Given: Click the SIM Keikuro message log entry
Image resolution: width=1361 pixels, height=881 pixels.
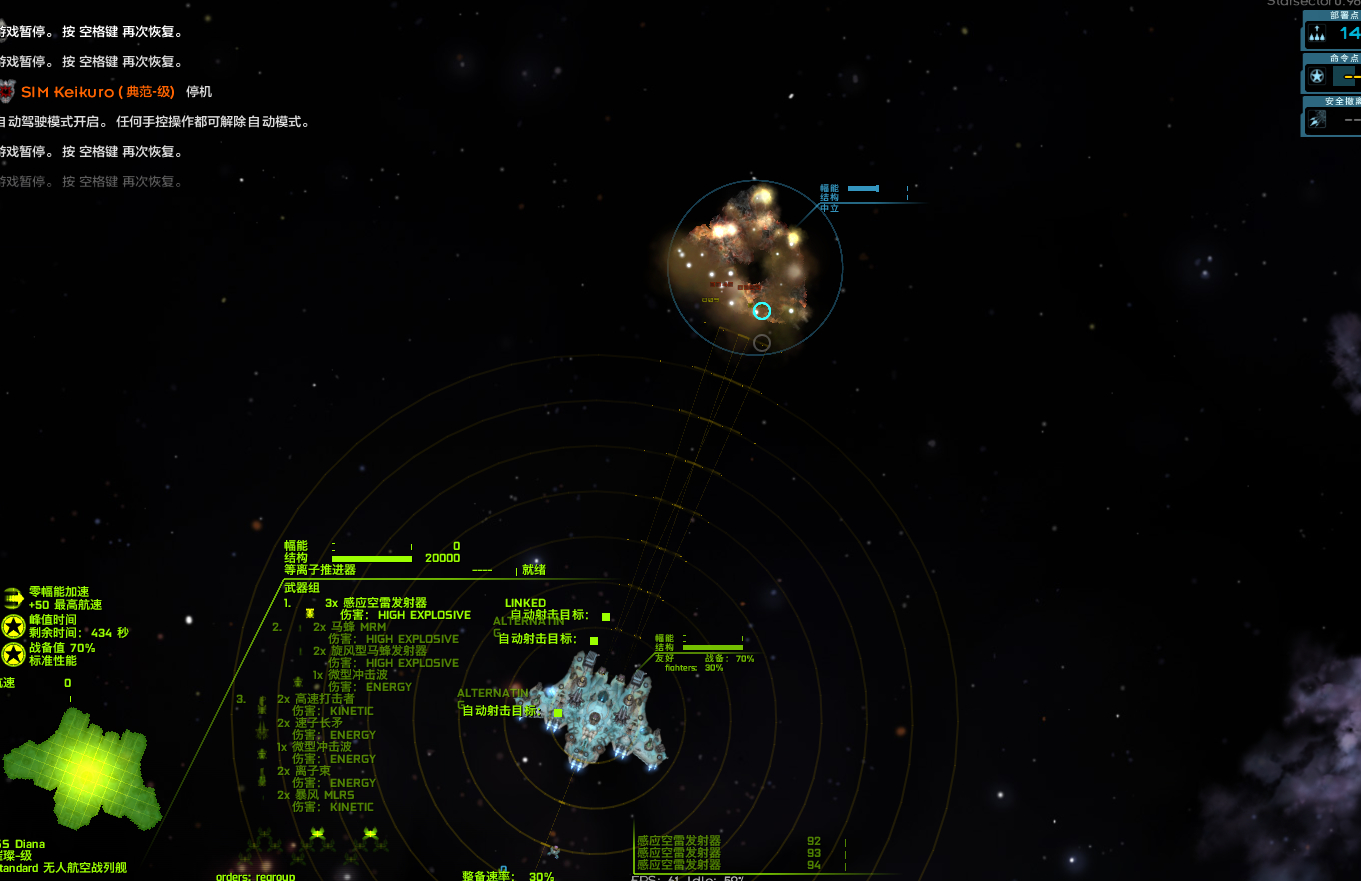Looking at the screenshot, I should click(x=97, y=92).
